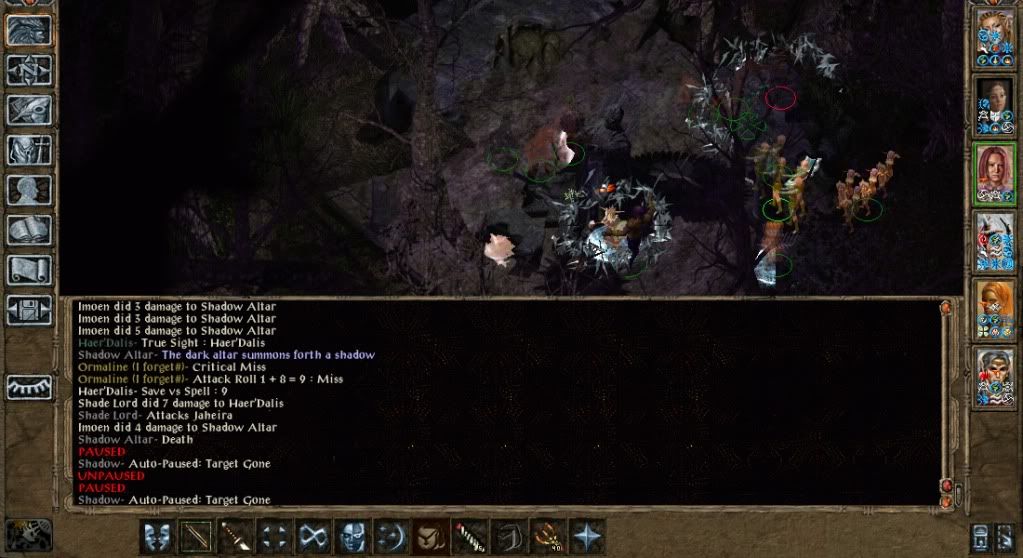Open the inventory armor button
The height and width of the screenshot is (558, 1023).
(x=30, y=150)
